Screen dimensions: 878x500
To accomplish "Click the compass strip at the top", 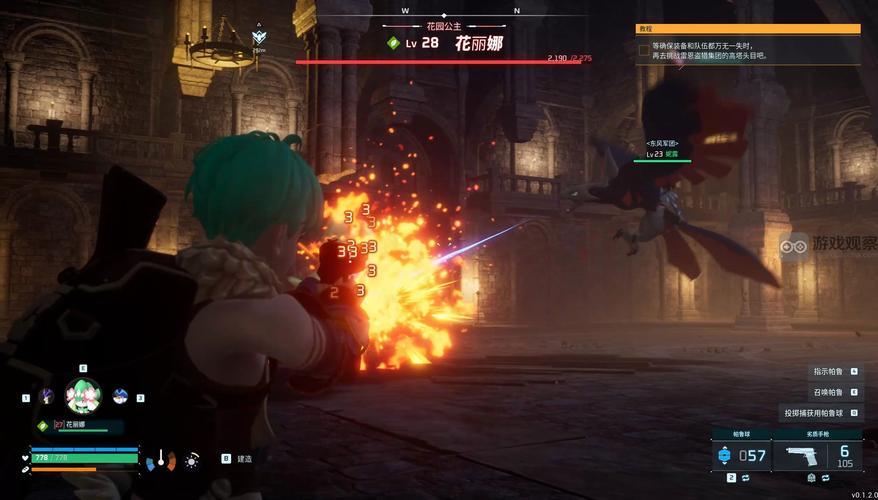I will click(460, 11).
